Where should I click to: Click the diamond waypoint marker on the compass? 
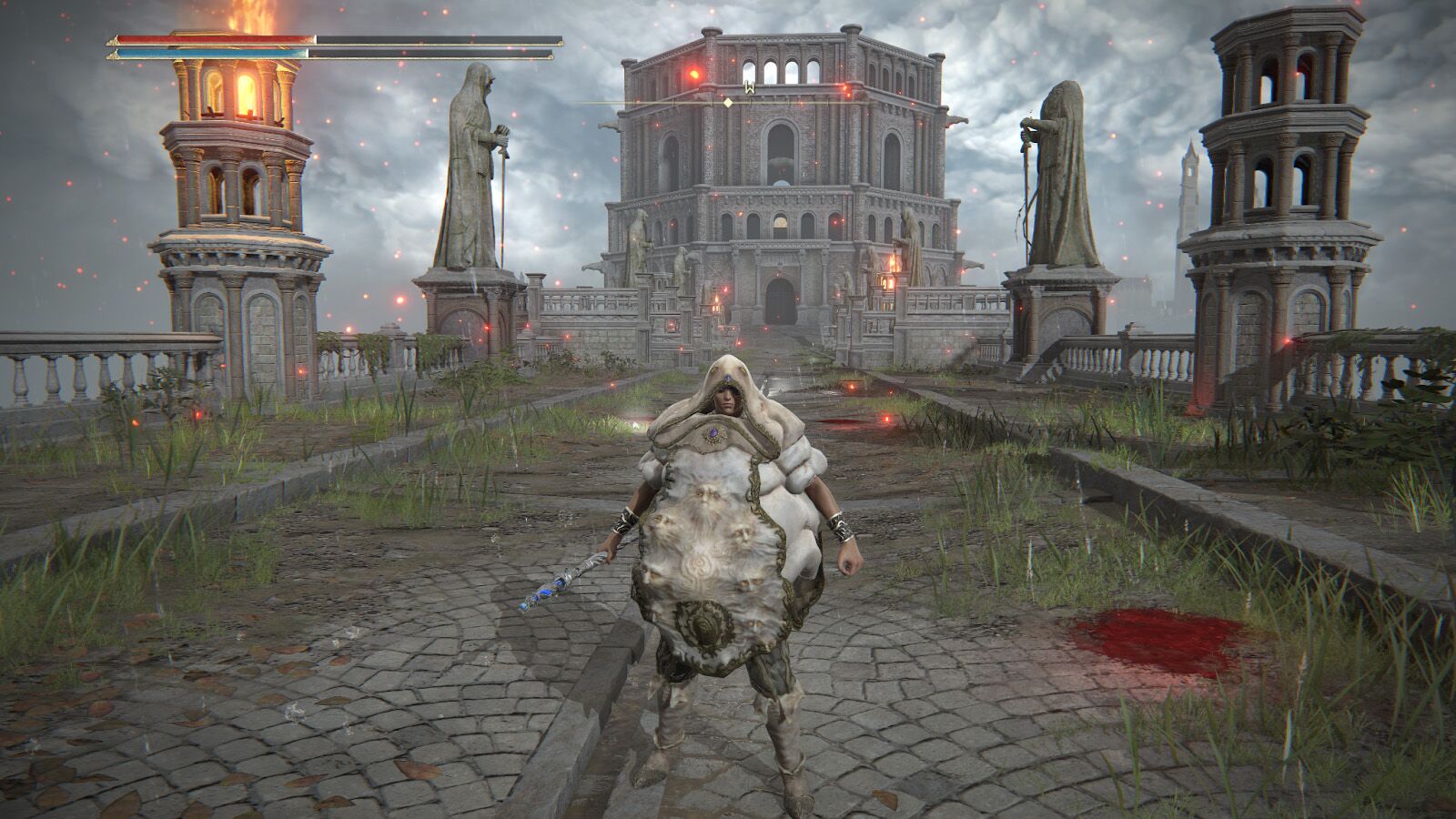728,102
